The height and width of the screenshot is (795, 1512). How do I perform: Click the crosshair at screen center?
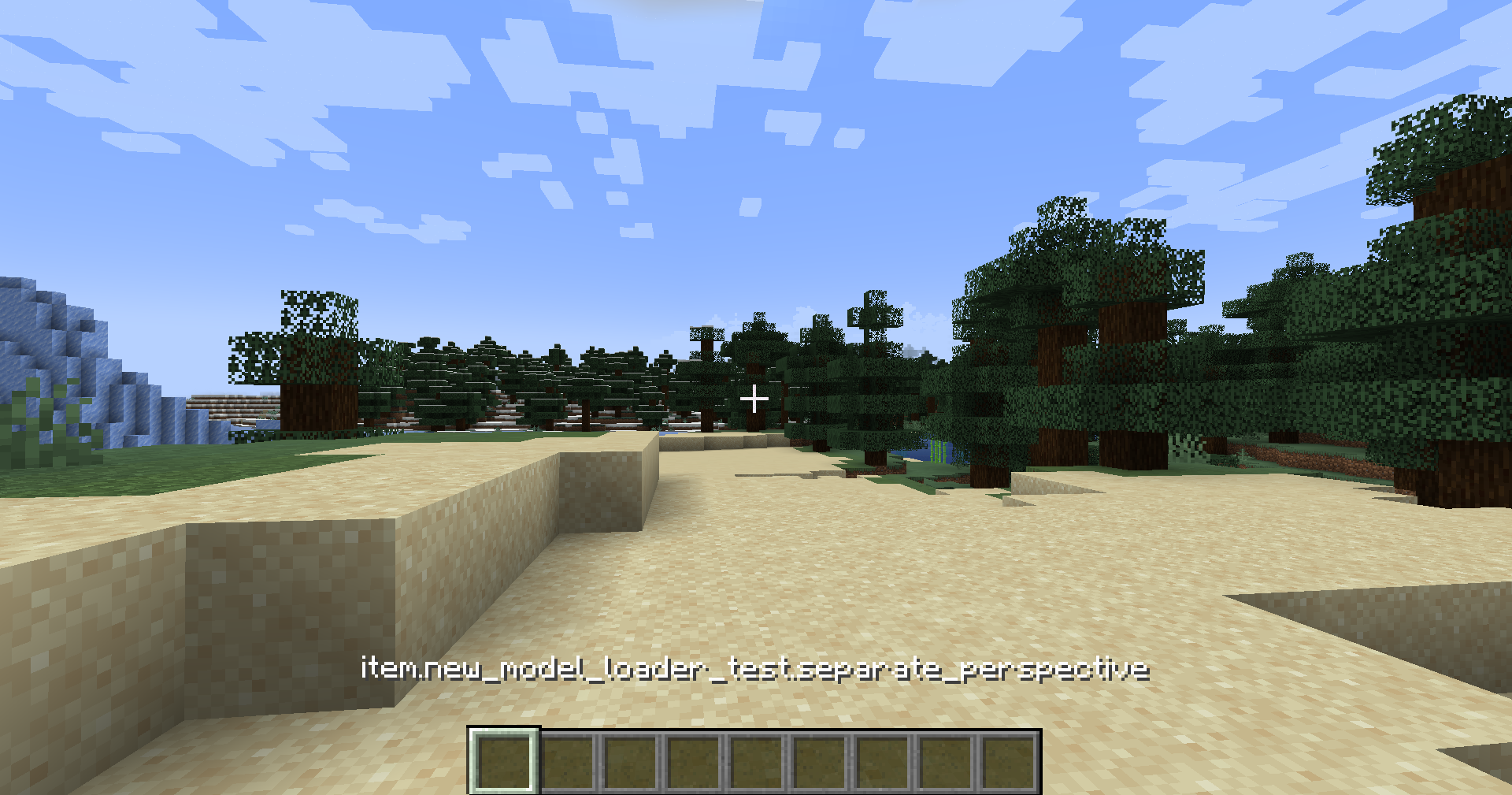[756, 399]
